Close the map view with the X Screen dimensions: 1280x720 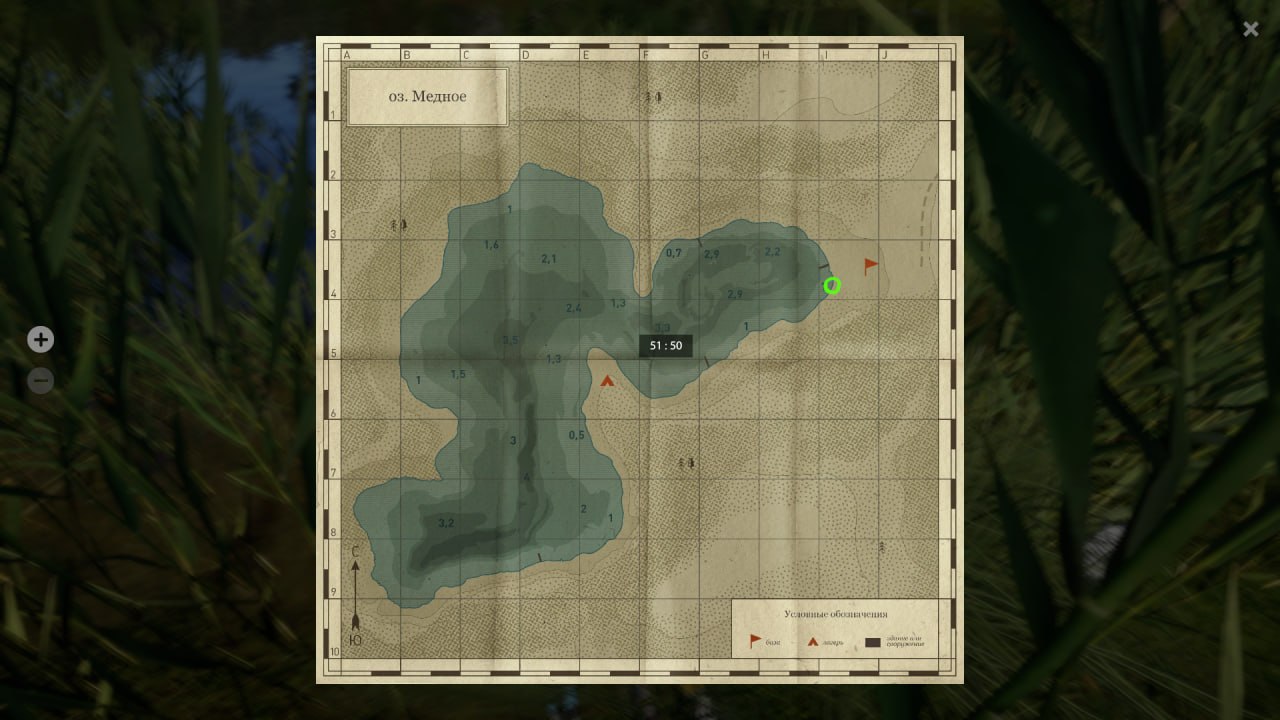pos(1250,29)
